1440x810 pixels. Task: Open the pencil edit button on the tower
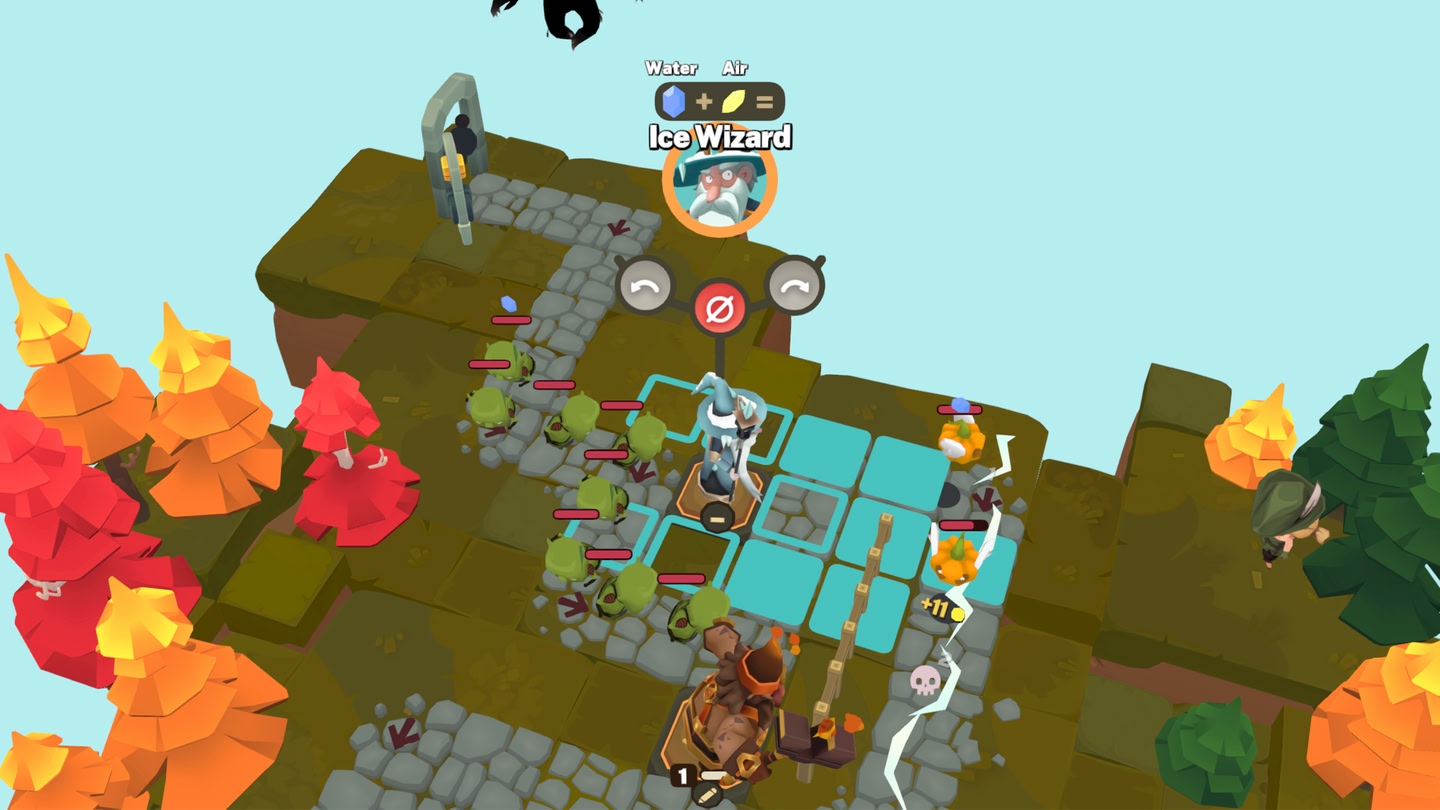pyautogui.click(x=706, y=796)
